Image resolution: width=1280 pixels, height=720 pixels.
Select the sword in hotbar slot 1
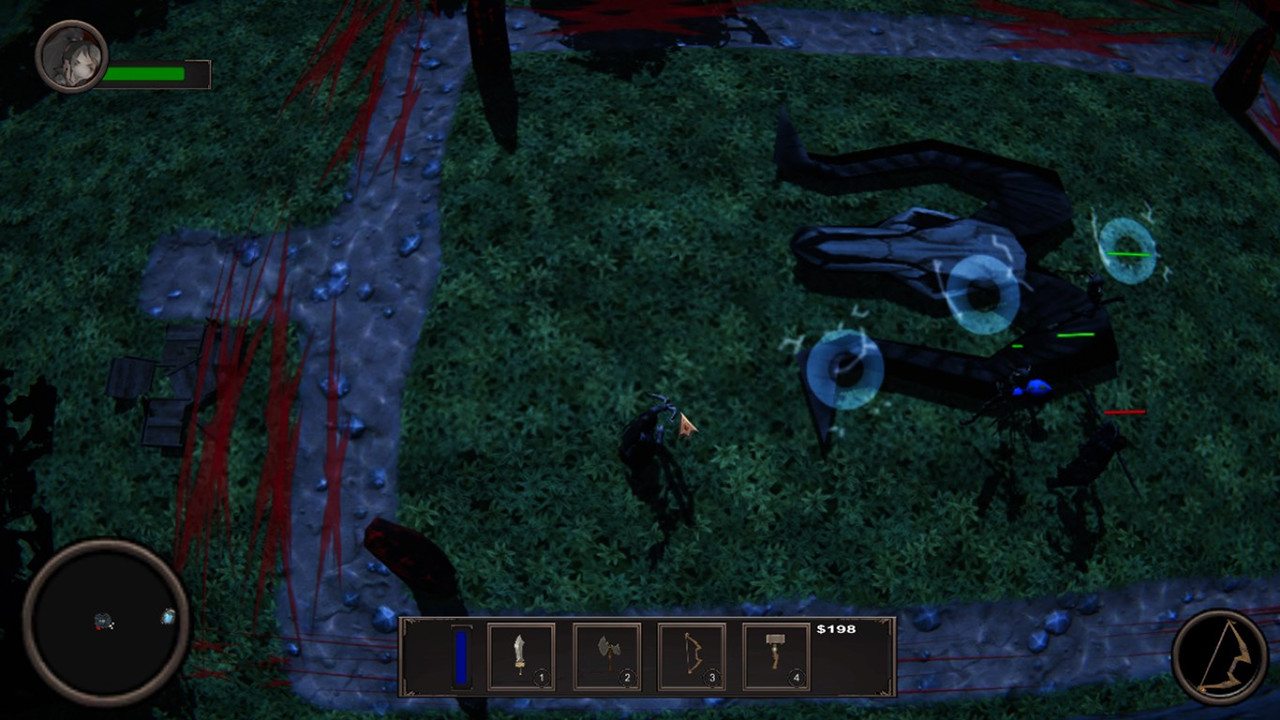pyautogui.click(x=521, y=655)
